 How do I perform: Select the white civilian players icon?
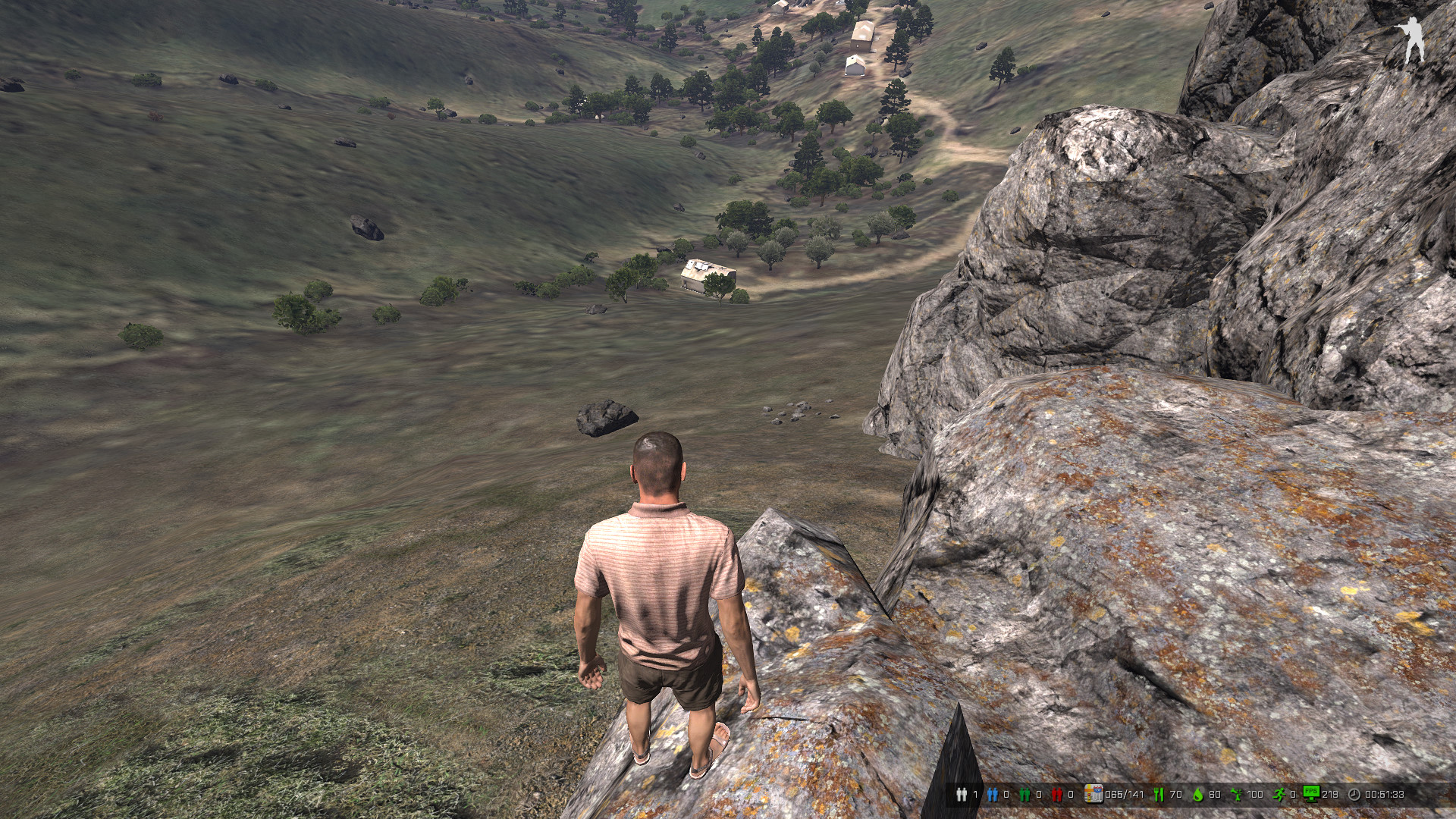962,794
